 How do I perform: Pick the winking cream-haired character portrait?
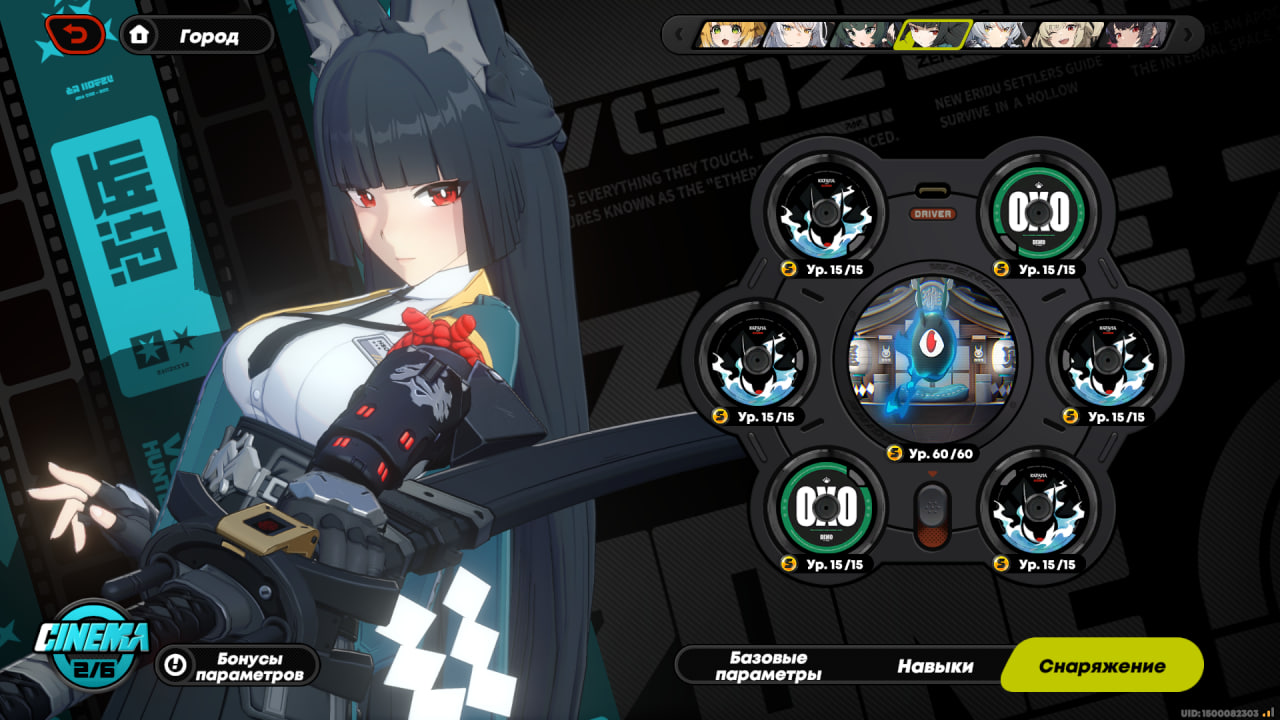1066,35
